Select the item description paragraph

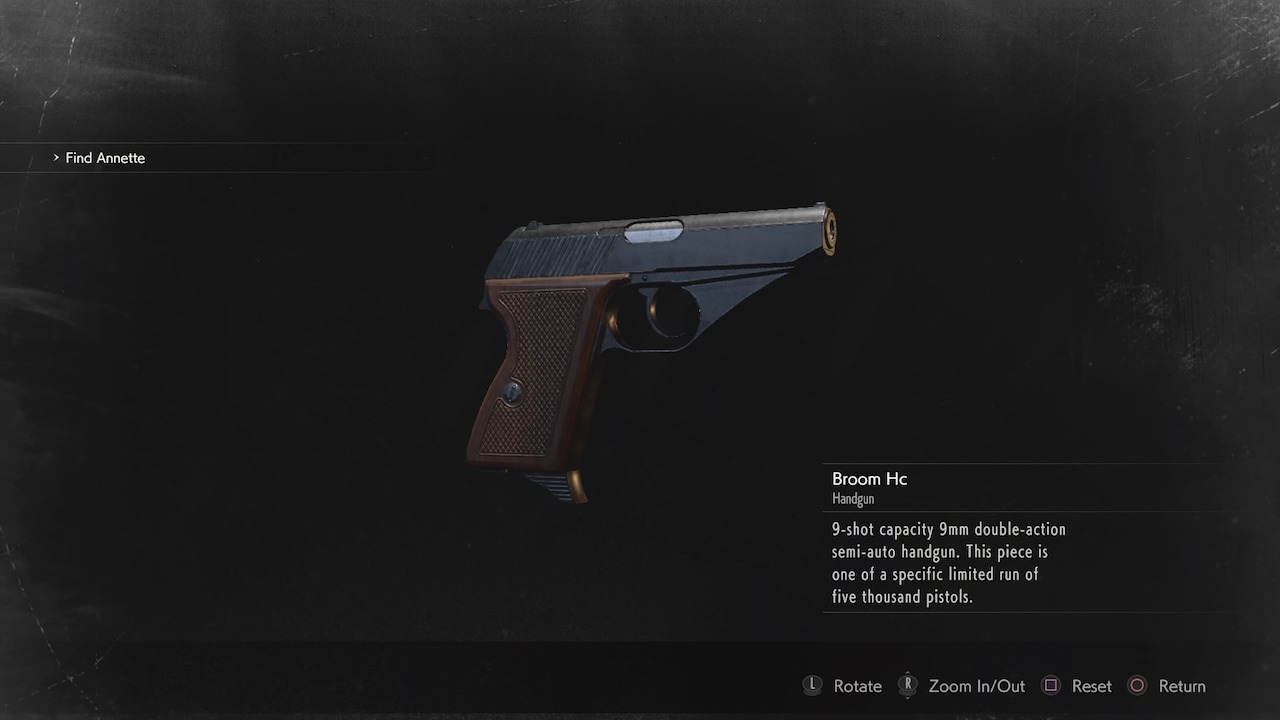pyautogui.click(x=948, y=562)
